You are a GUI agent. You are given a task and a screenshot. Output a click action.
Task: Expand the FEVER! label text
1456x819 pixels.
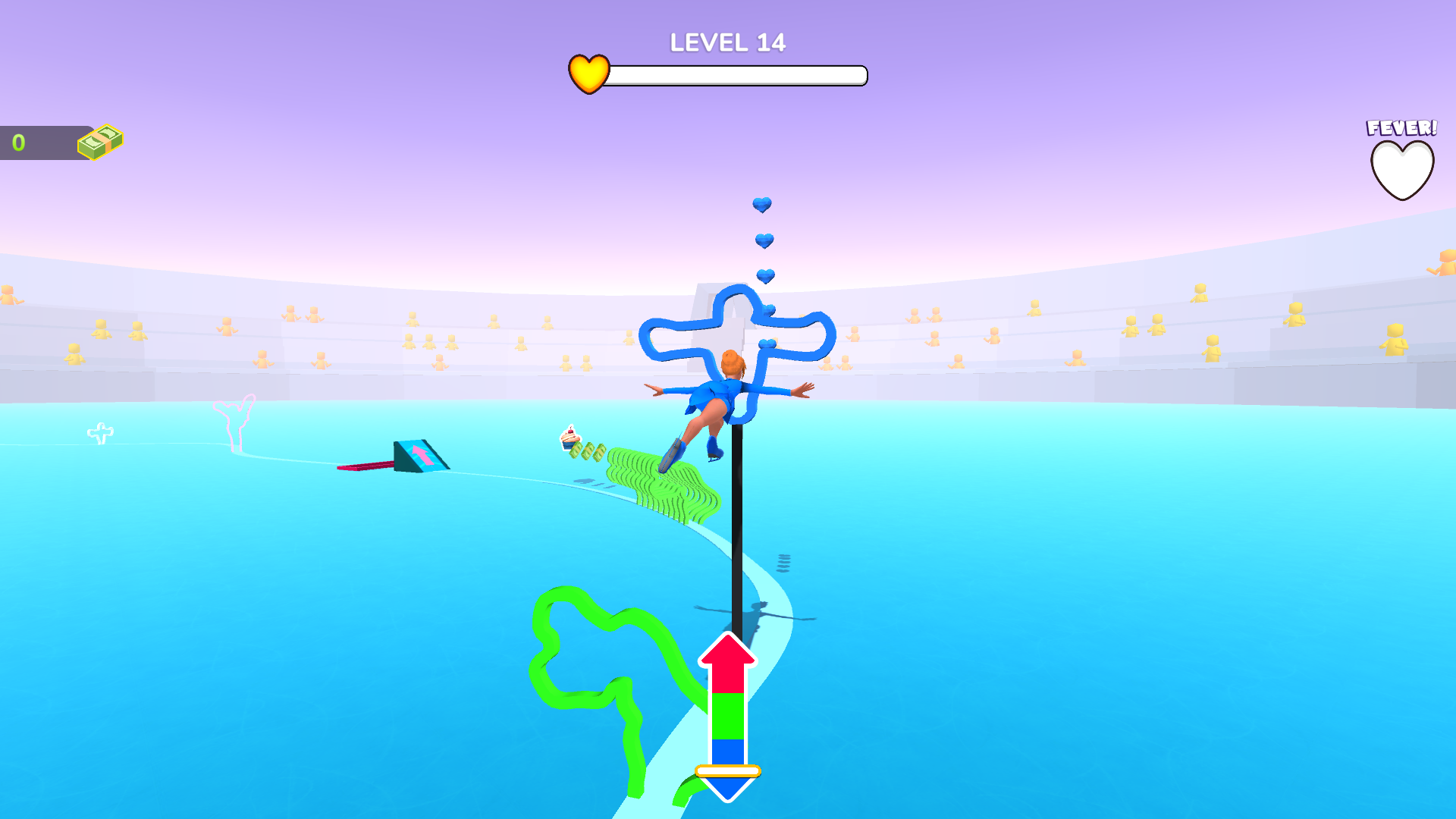click(x=1401, y=129)
